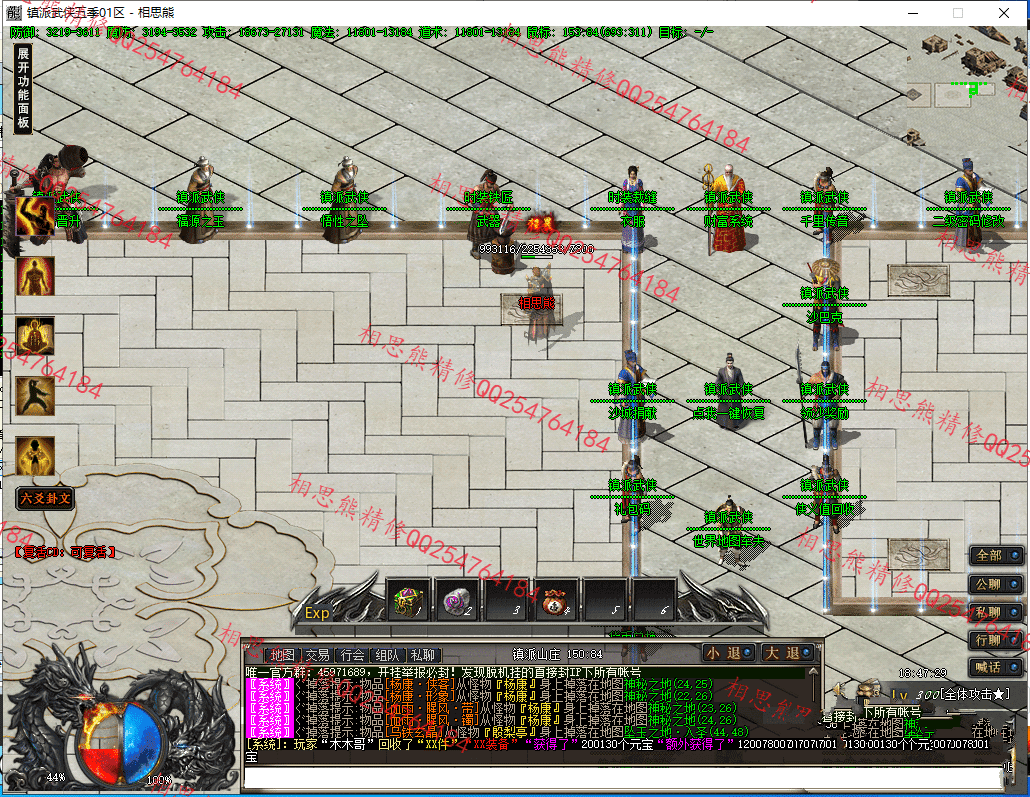Select the red aura body skill icon
The image size is (1030, 797).
click(35, 277)
